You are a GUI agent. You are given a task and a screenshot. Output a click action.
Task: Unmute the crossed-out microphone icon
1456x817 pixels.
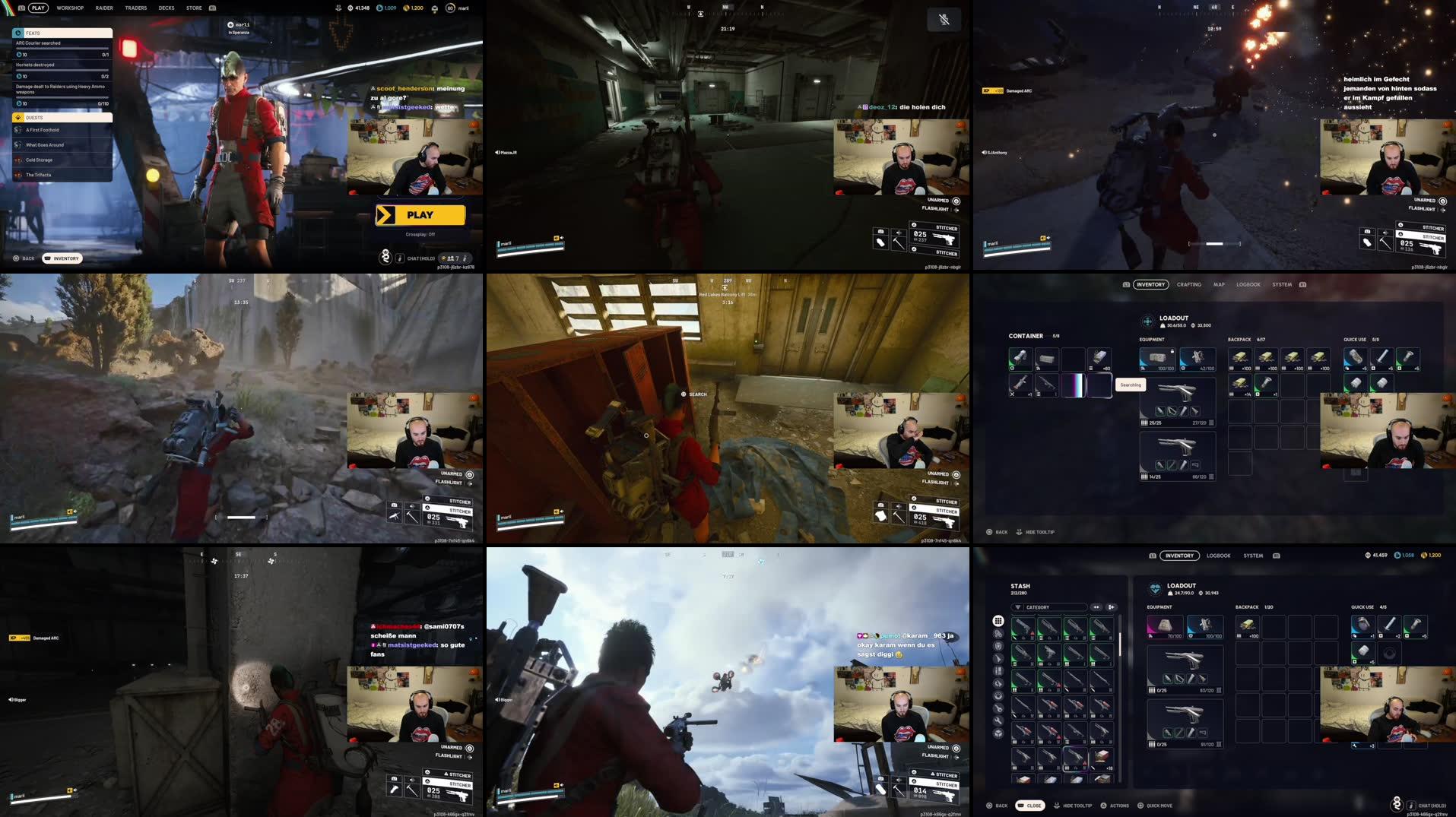(943, 20)
